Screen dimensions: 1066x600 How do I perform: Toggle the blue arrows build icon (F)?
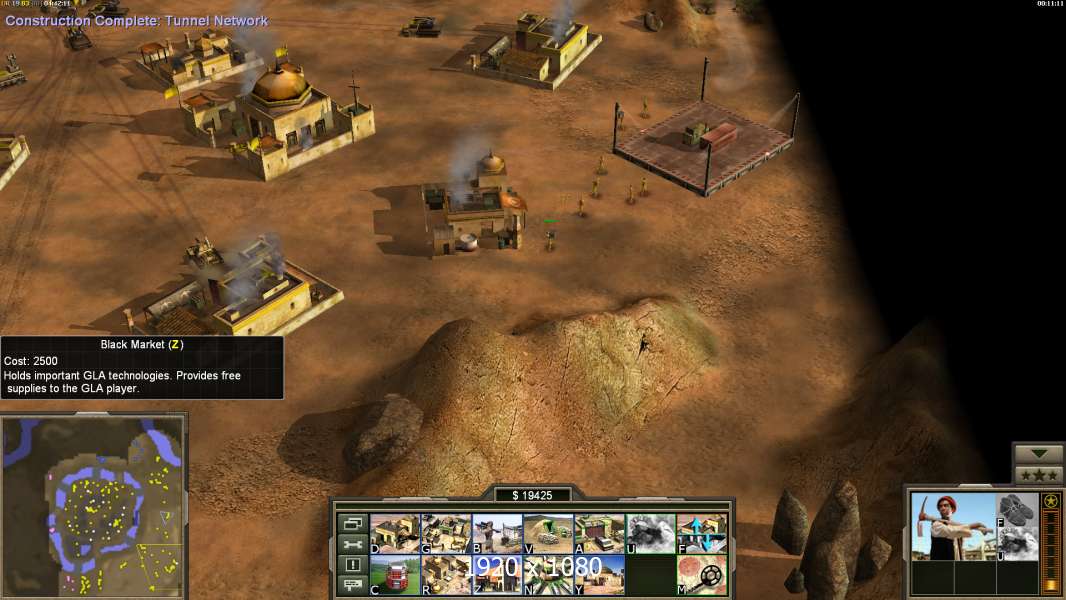[701, 534]
